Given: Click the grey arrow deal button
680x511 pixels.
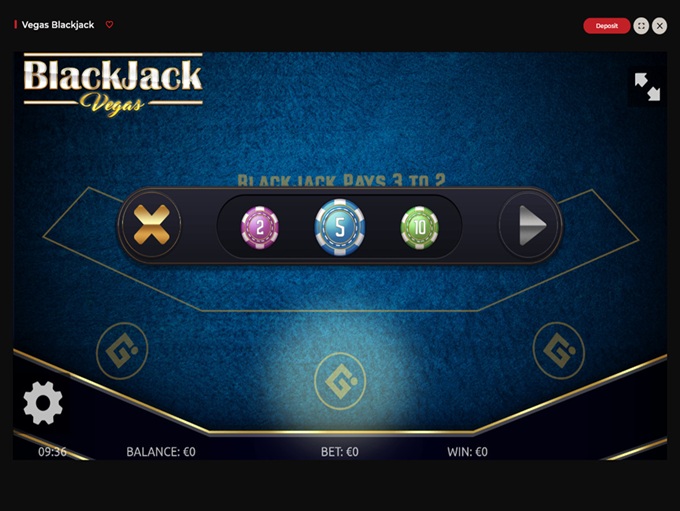Looking at the screenshot, I should (529, 226).
